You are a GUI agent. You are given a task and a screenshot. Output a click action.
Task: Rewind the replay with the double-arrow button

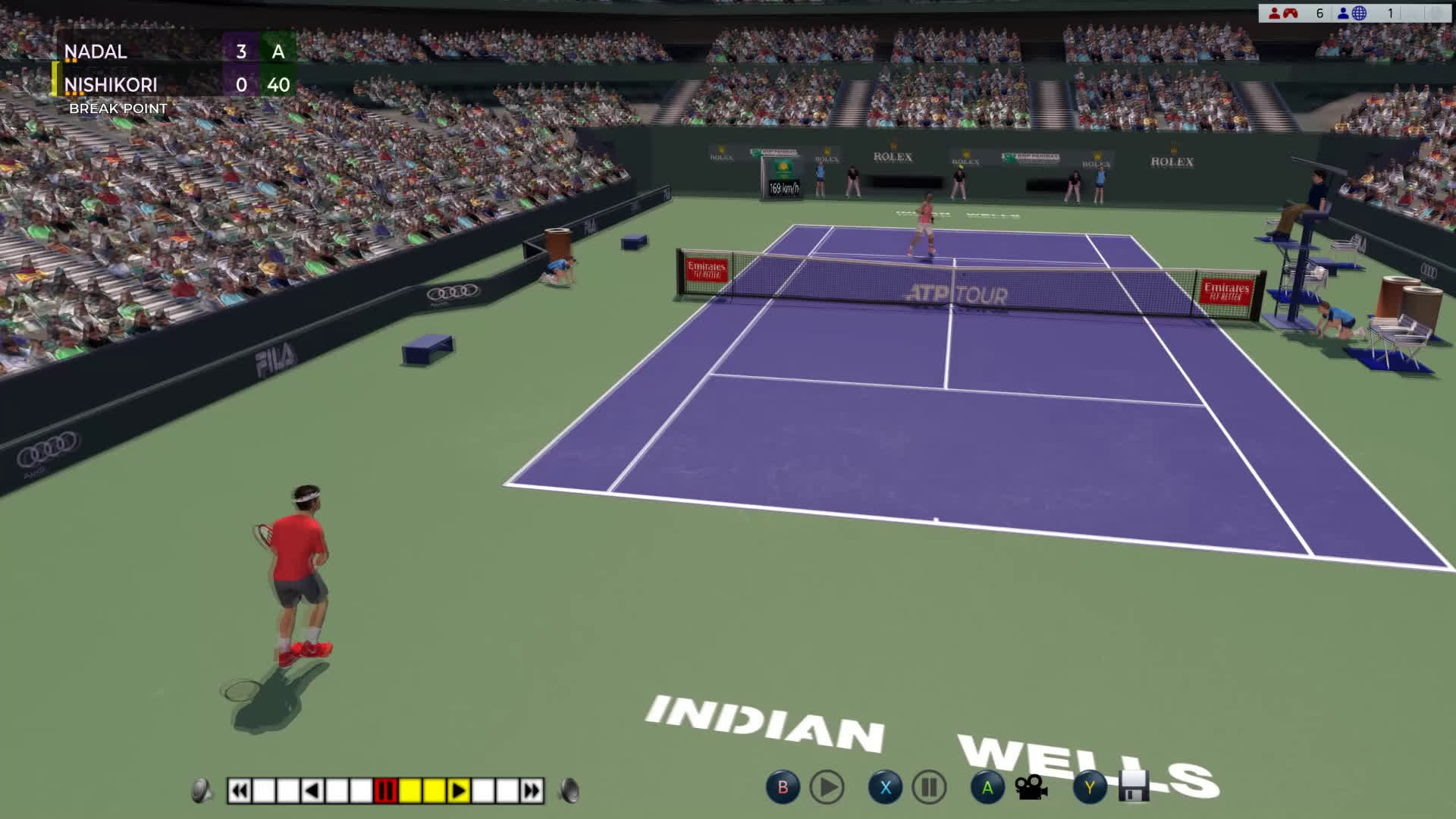pos(239,791)
